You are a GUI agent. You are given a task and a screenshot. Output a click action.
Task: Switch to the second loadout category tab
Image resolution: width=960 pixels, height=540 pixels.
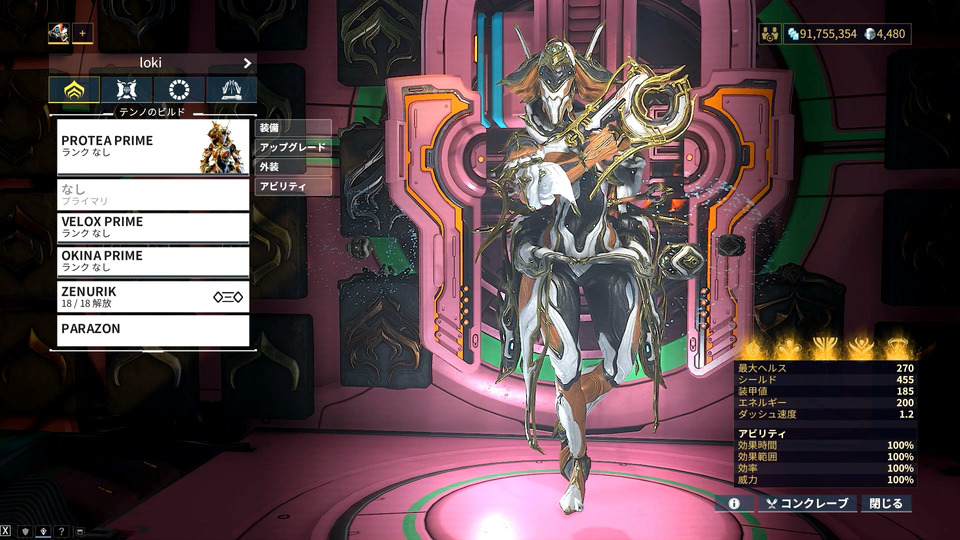click(x=127, y=91)
